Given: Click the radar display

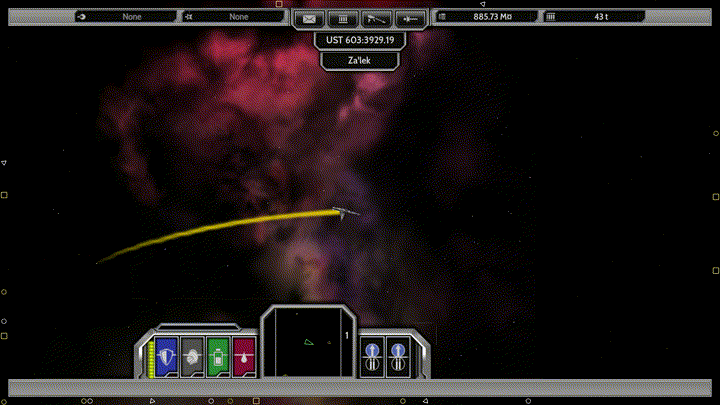Looking at the screenshot, I should coord(309,343).
